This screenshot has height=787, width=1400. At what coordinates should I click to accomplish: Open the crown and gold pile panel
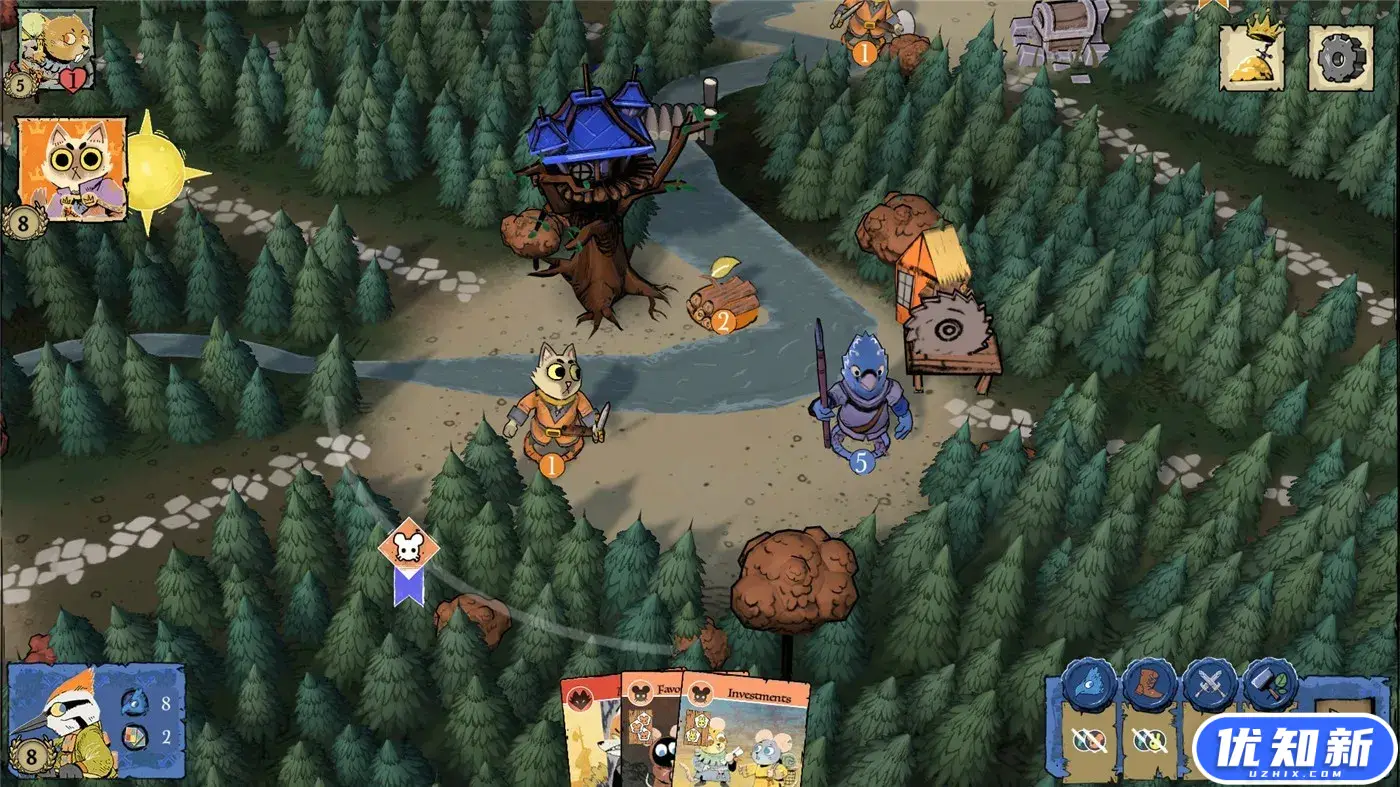(1251, 58)
